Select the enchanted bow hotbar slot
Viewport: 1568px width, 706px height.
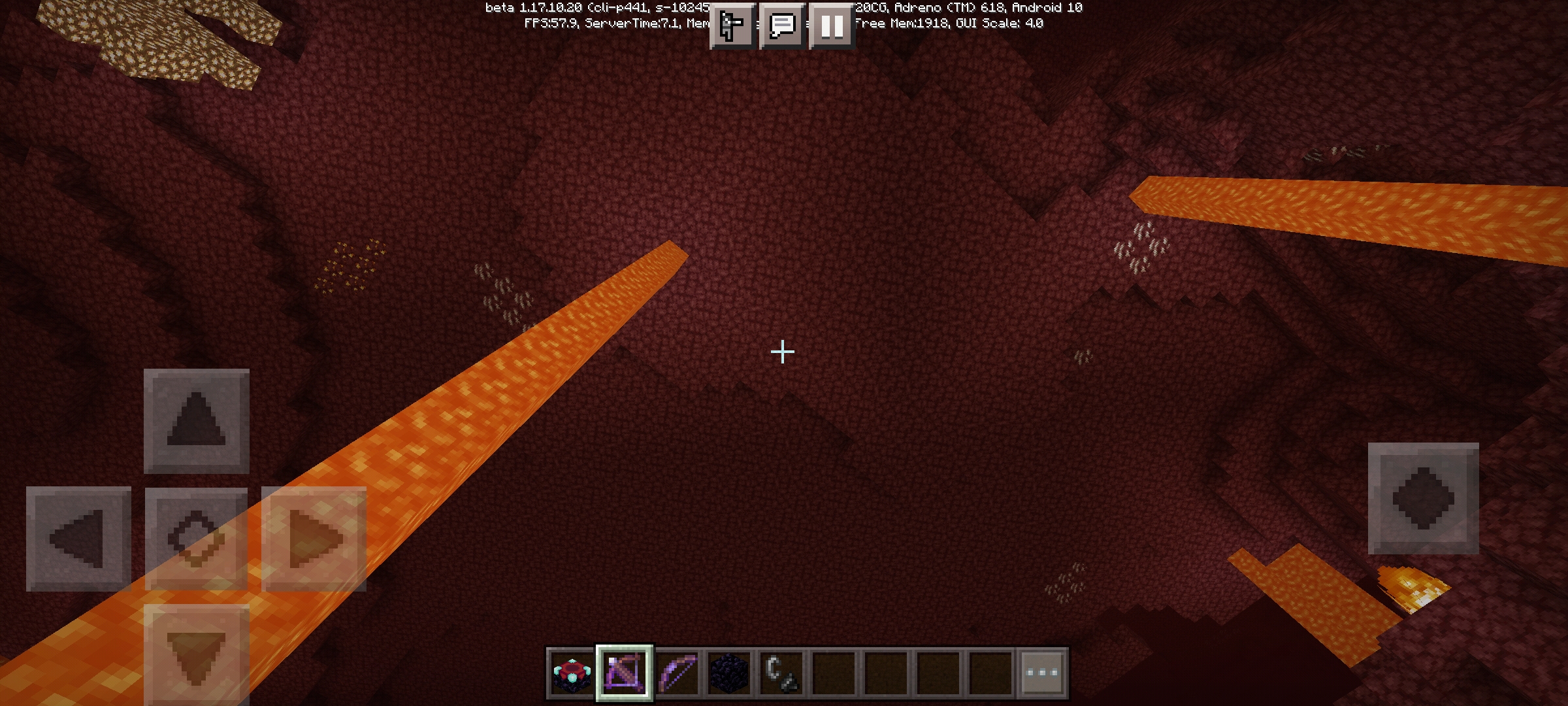pyautogui.click(x=678, y=673)
